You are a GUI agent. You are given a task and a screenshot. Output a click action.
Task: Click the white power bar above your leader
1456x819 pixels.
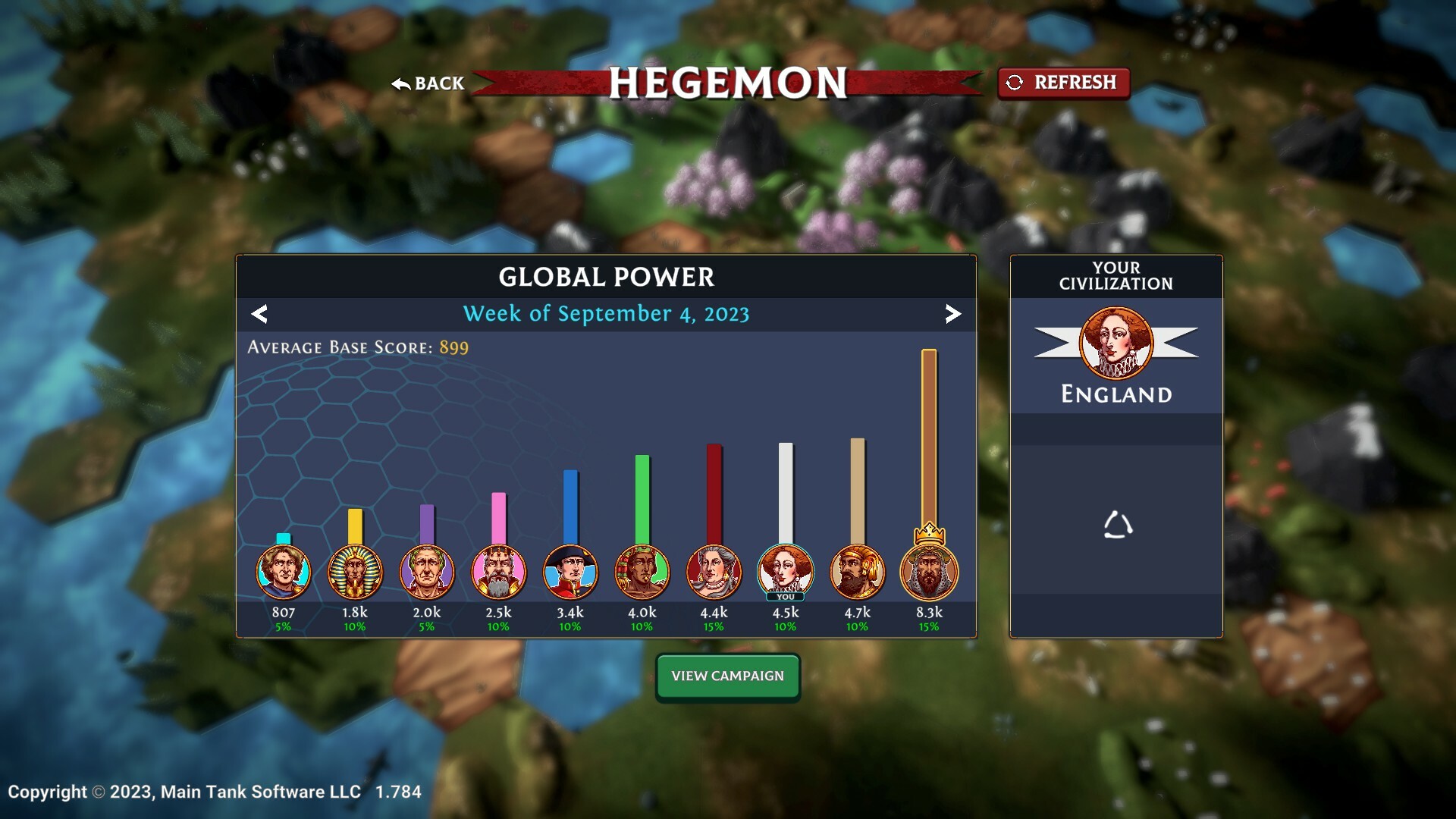(x=785, y=493)
